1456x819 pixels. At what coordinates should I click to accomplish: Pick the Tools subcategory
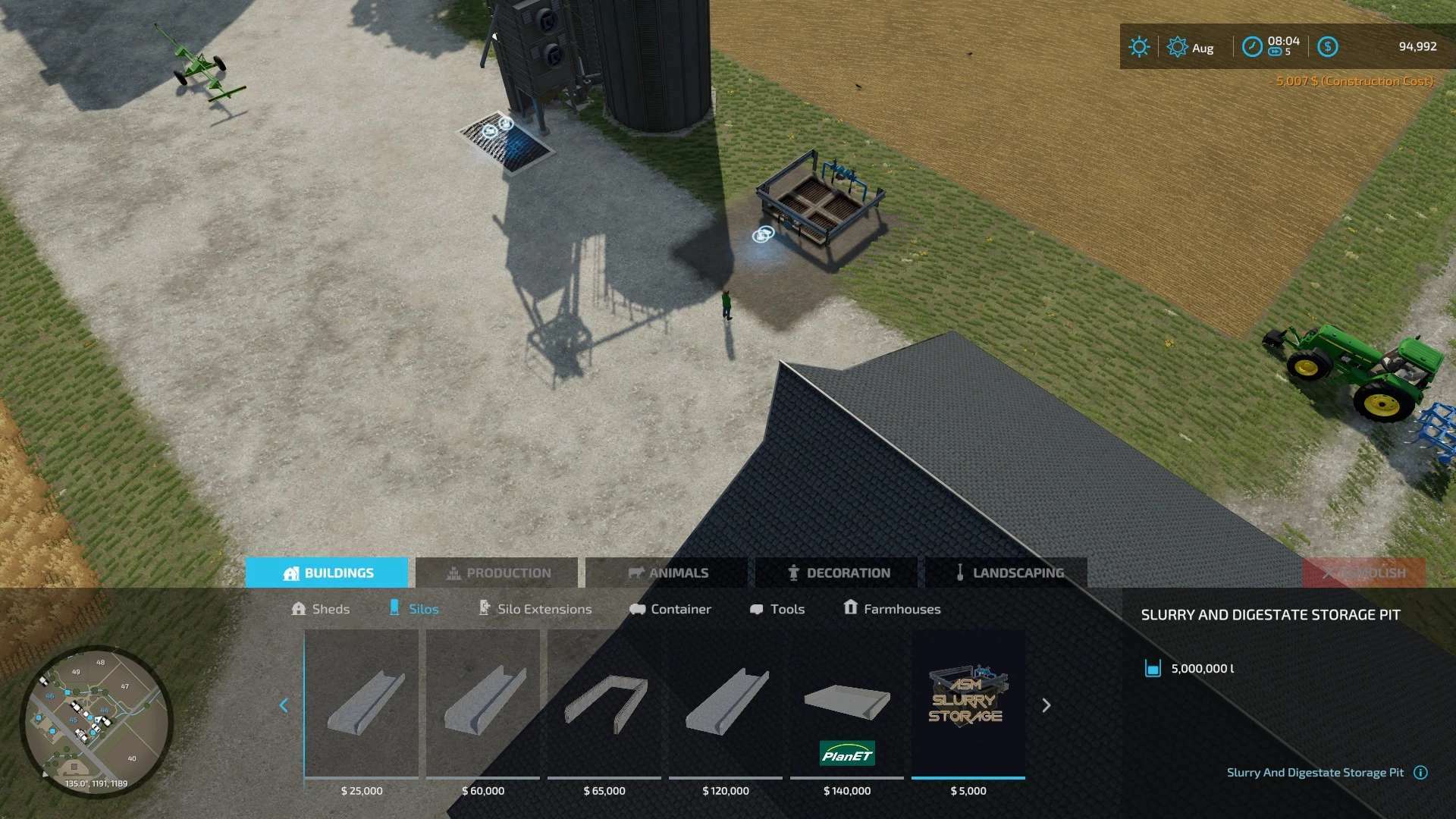point(777,609)
